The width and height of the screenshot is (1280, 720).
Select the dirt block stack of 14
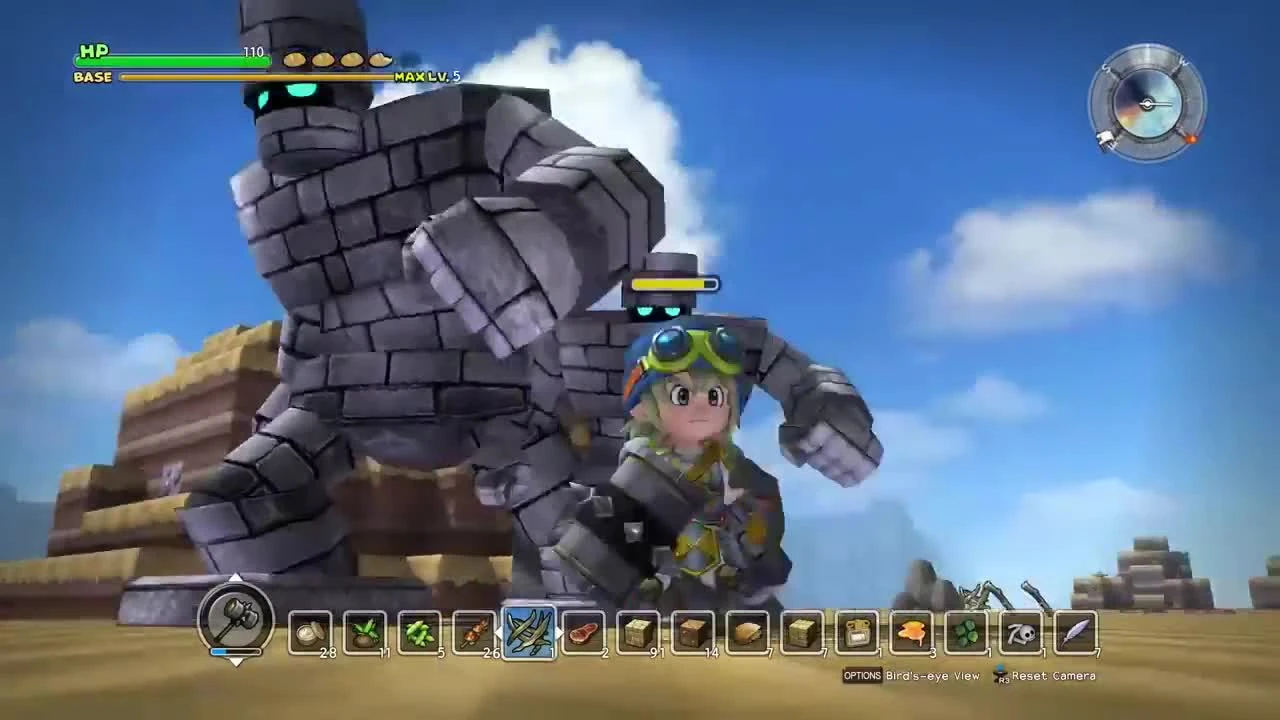691,630
